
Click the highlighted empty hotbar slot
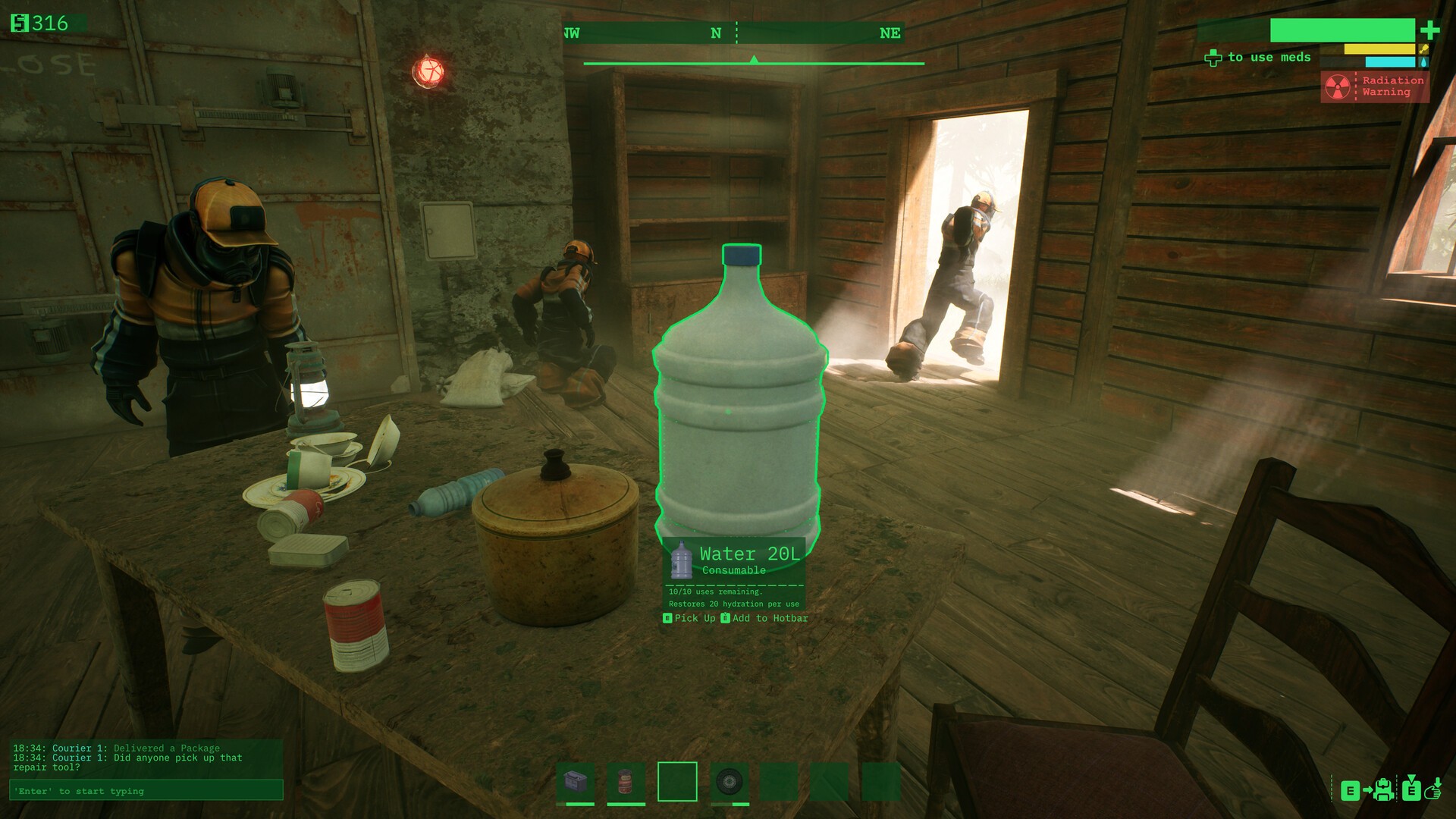(x=677, y=781)
